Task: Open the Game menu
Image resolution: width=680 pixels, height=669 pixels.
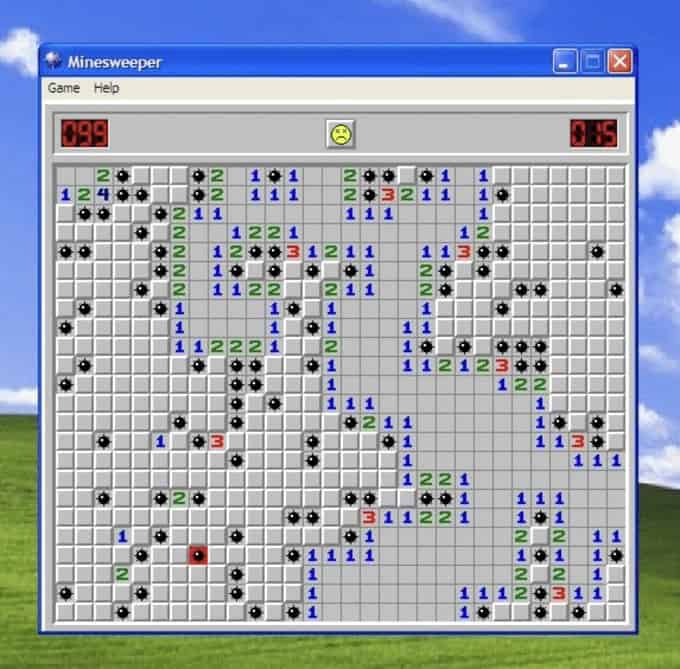Action: point(63,88)
